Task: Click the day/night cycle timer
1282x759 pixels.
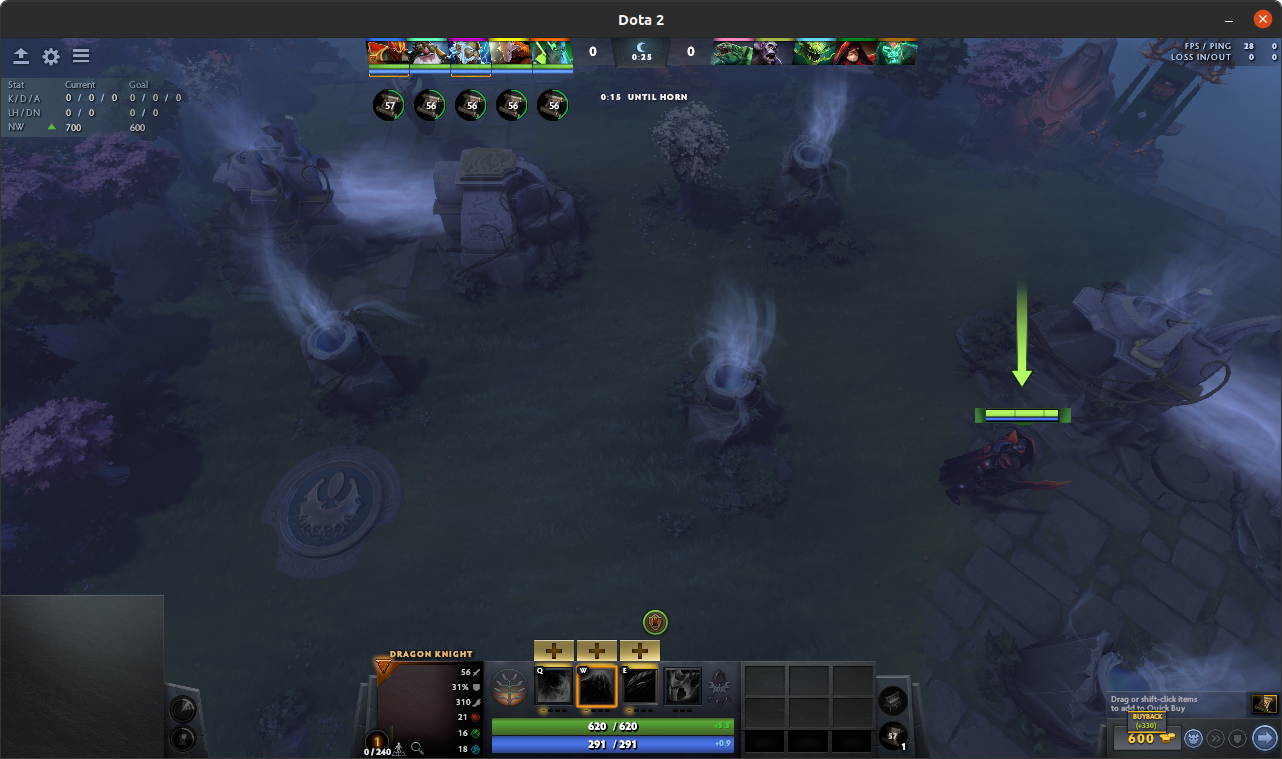Action: point(639,53)
